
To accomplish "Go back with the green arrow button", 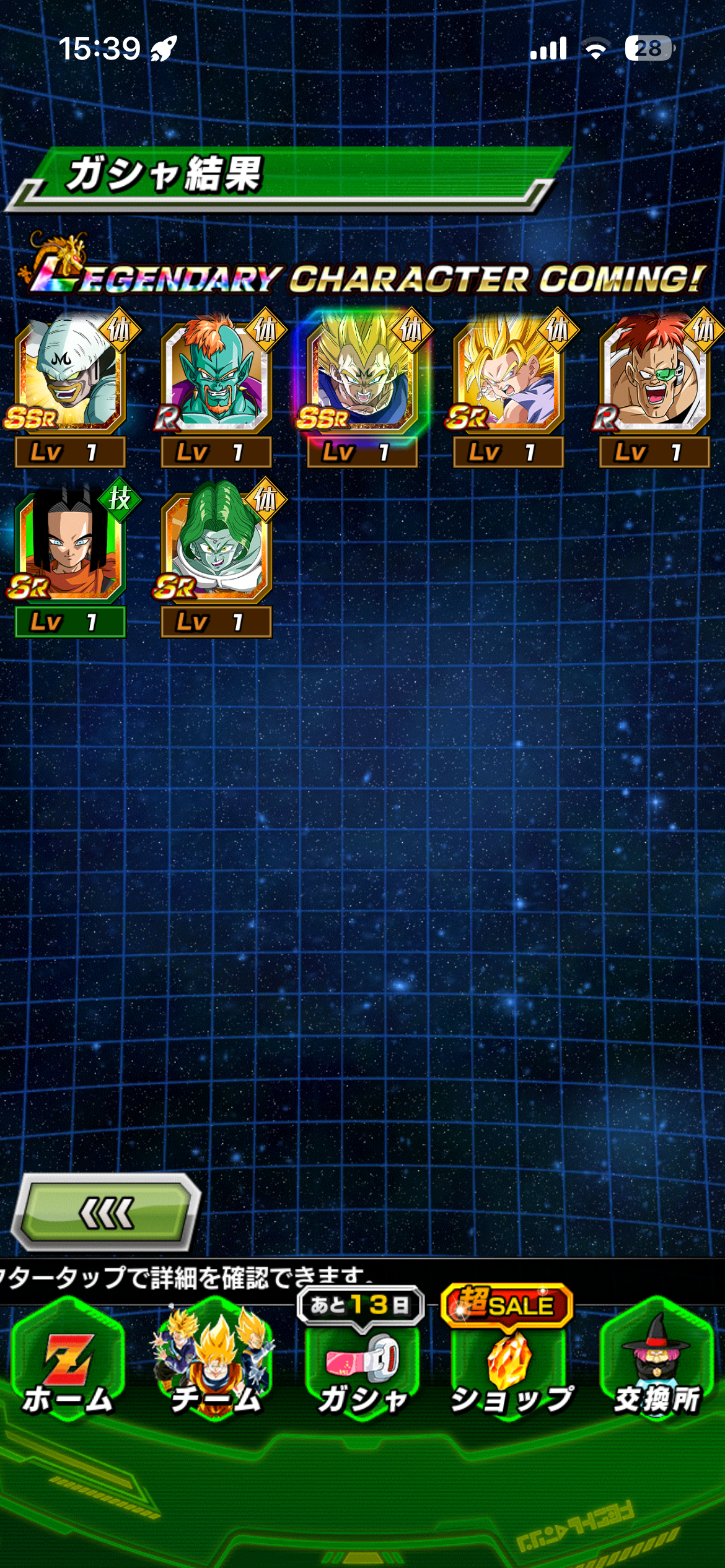I will (107, 1213).
